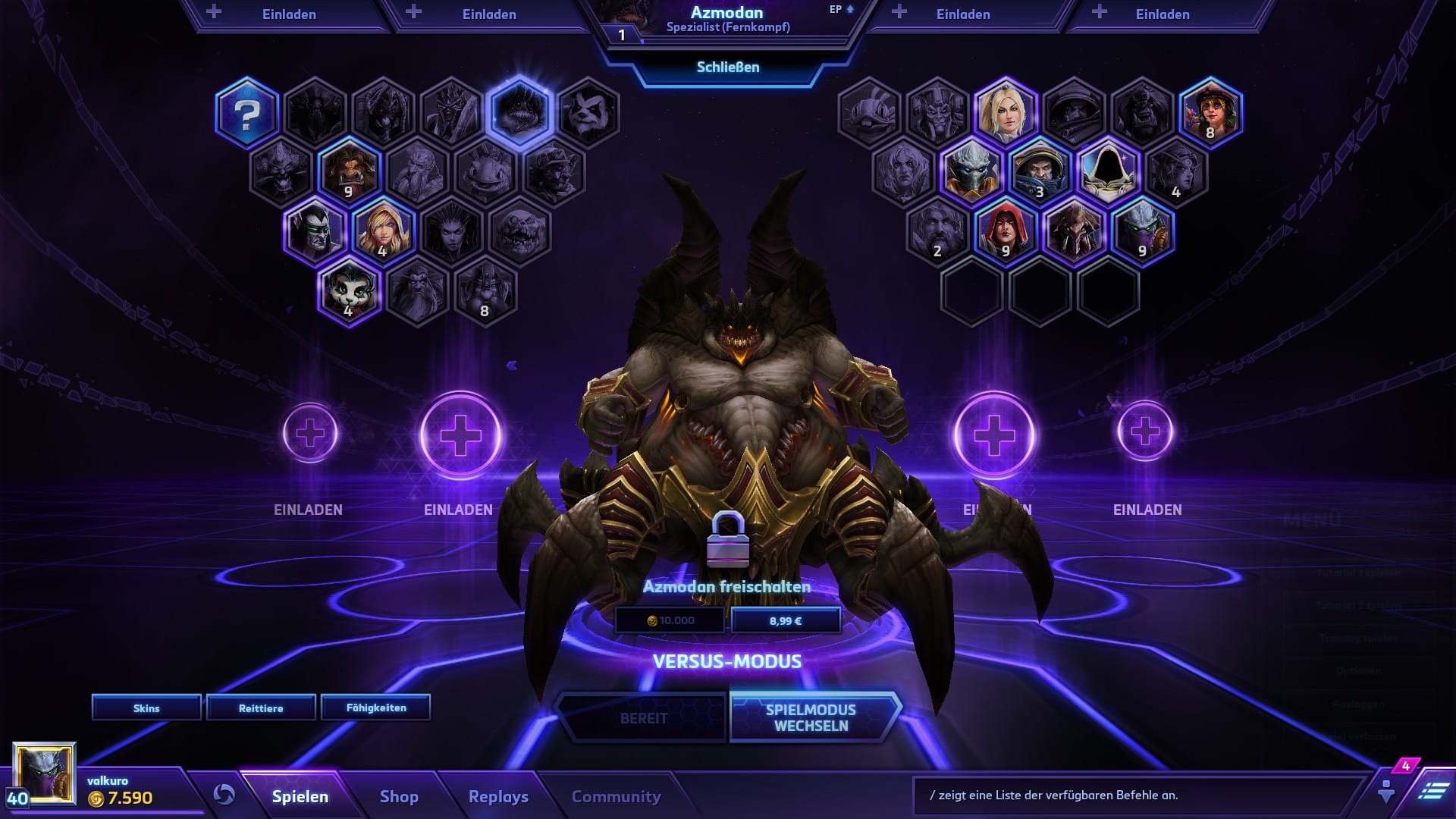
Task: Open the friends list icon with 4 badge
Action: click(1387, 790)
